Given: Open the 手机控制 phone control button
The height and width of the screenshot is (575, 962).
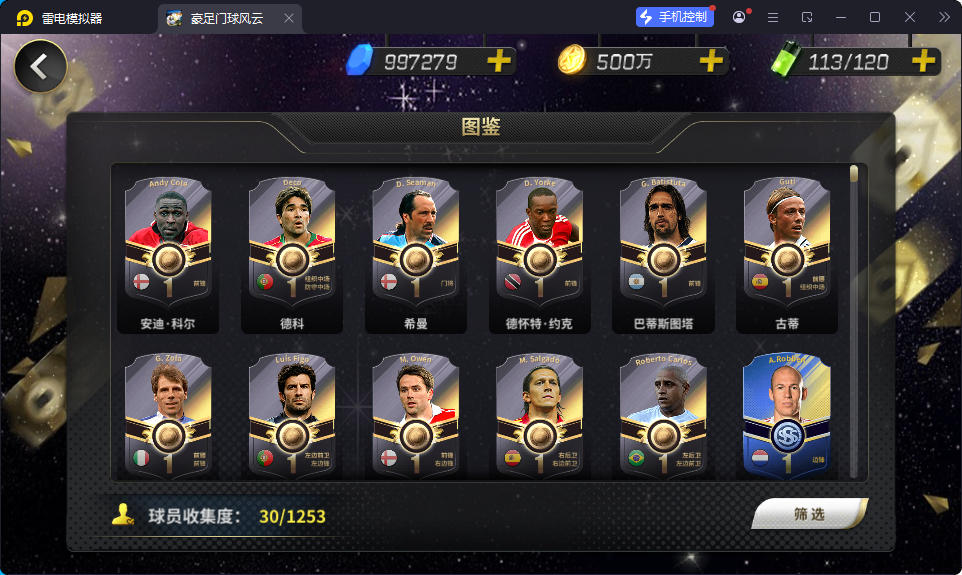Looking at the screenshot, I should (675, 17).
